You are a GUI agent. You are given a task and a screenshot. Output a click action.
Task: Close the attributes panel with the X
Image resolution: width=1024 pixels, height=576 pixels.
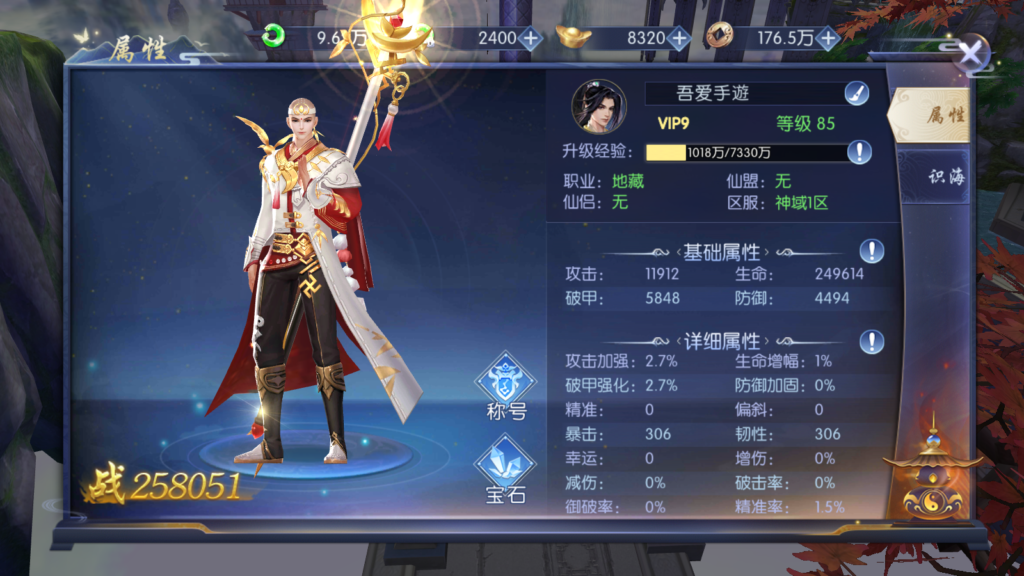[970, 54]
